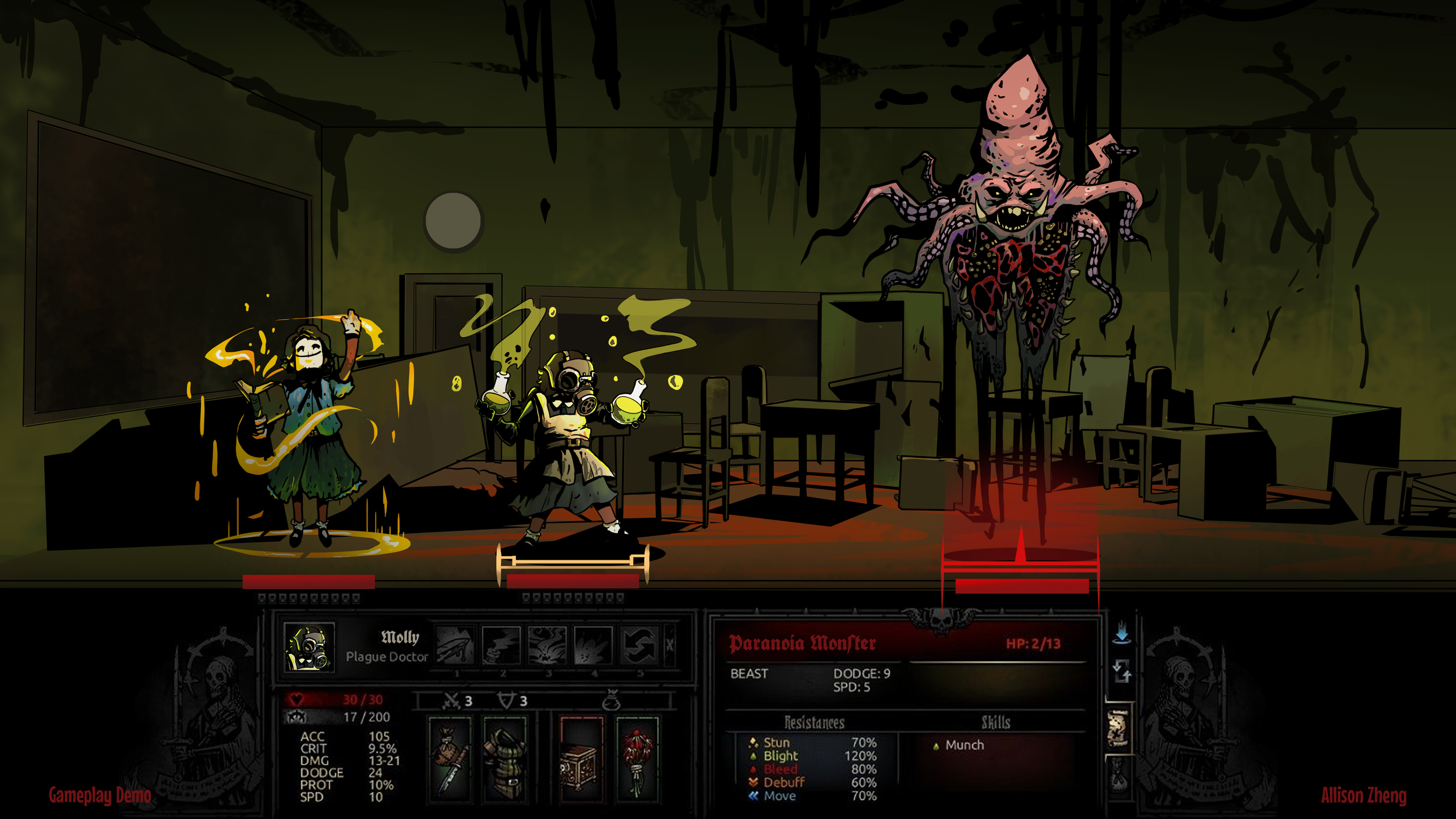Screen dimensions: 1456x819
Task: Select the swap position arrows skill
Action: click(x=639, y=645)
